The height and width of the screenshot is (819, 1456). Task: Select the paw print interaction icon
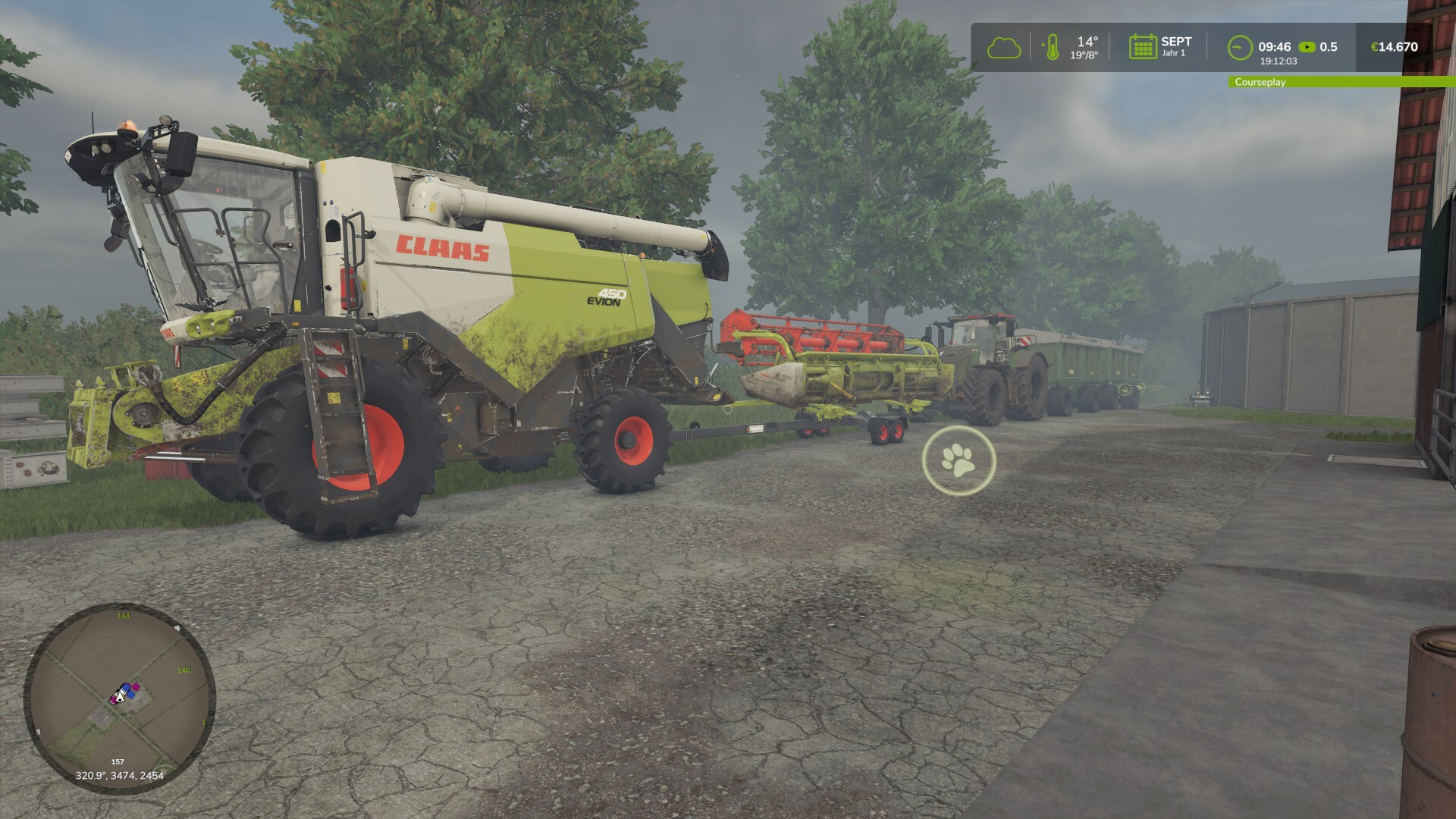(959, 460)
